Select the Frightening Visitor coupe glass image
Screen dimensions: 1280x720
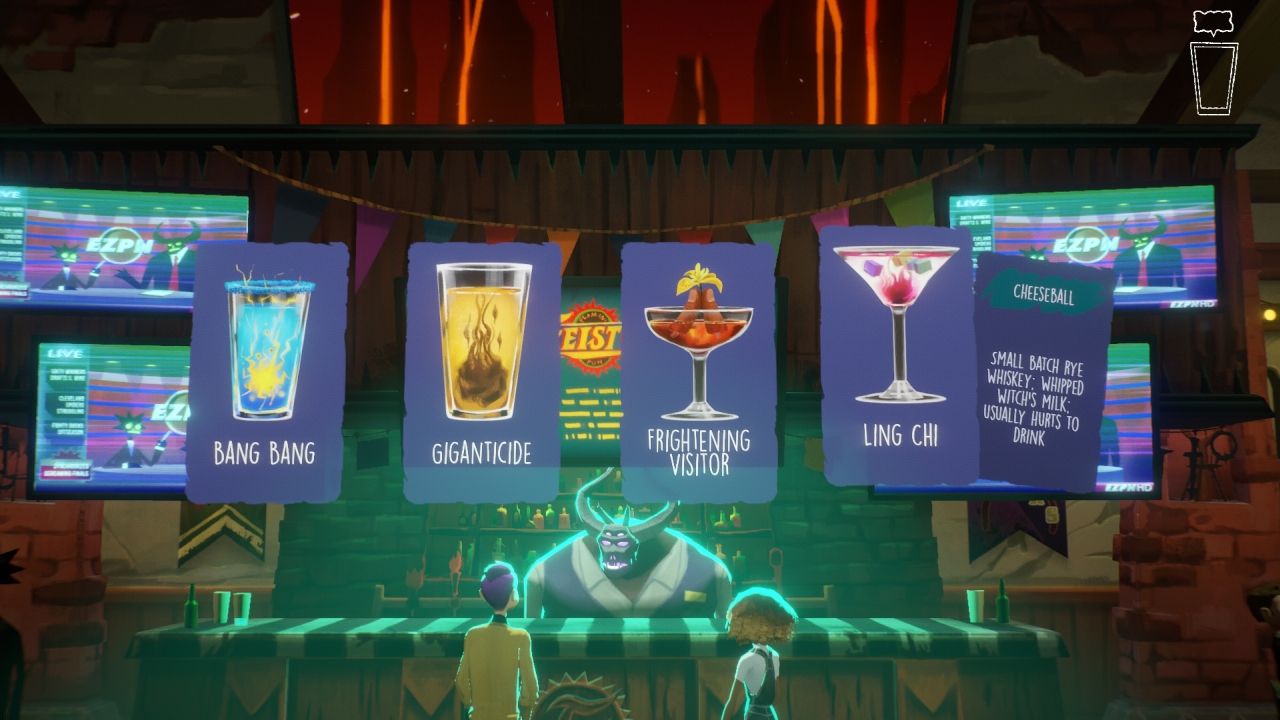click(700, 330)
